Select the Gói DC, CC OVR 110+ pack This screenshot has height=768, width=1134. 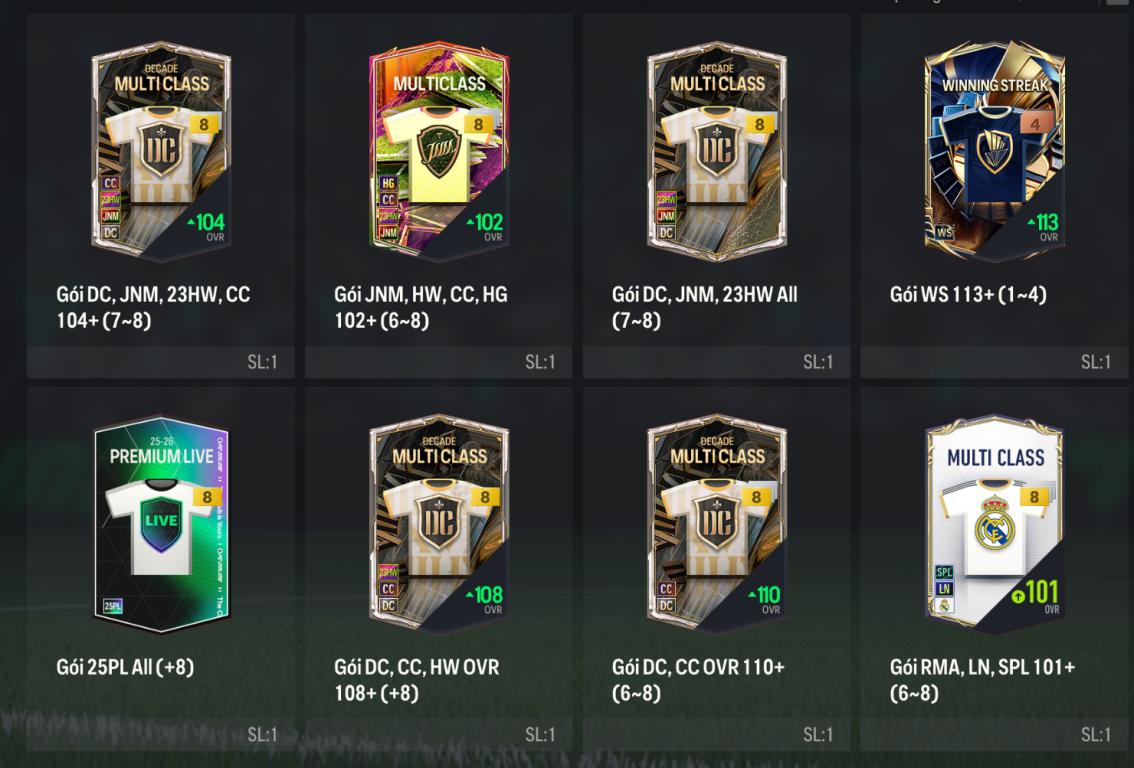[717, 524]
